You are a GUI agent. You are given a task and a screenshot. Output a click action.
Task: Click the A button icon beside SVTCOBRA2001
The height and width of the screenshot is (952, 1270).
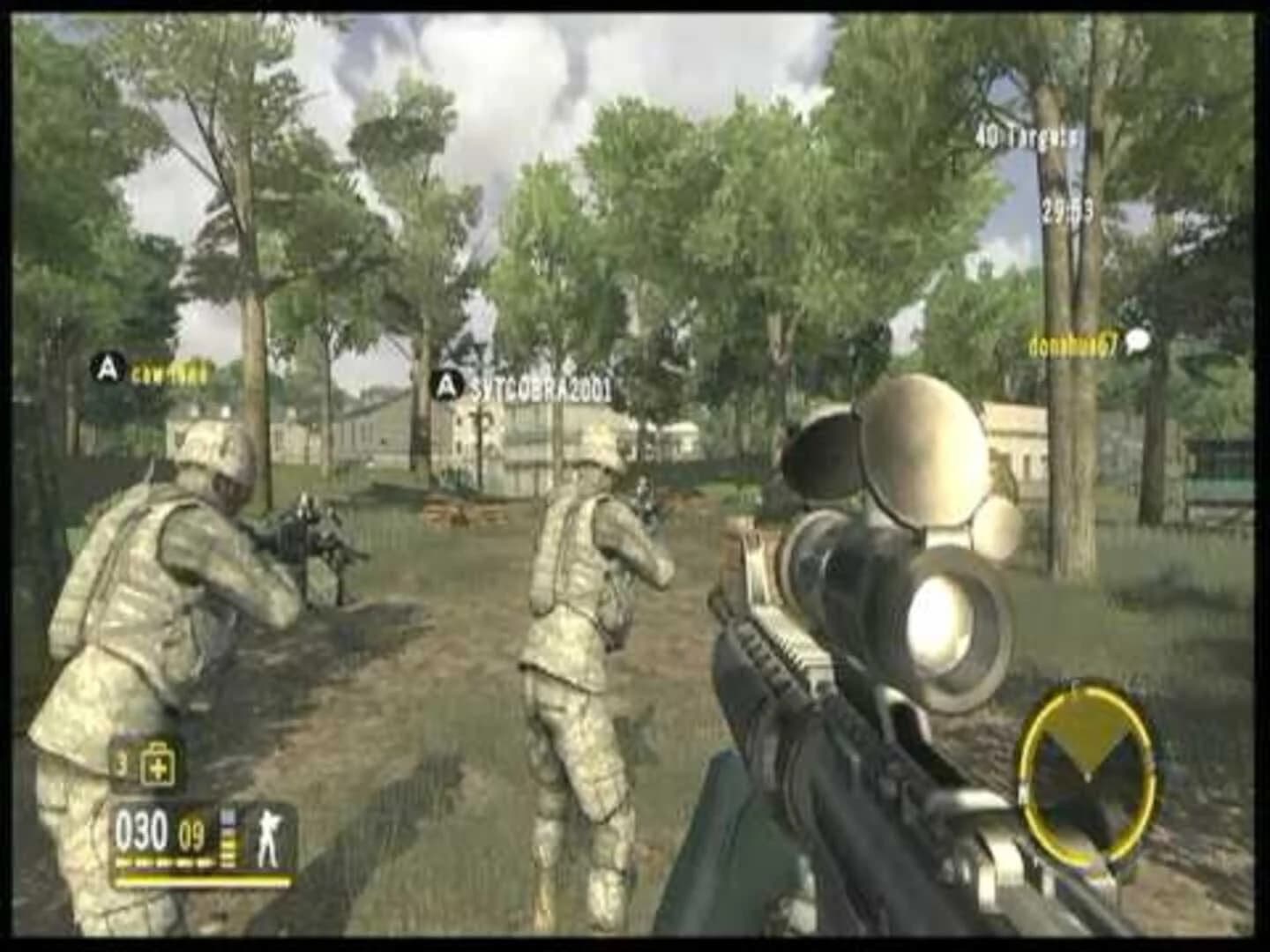pos(448,384)
